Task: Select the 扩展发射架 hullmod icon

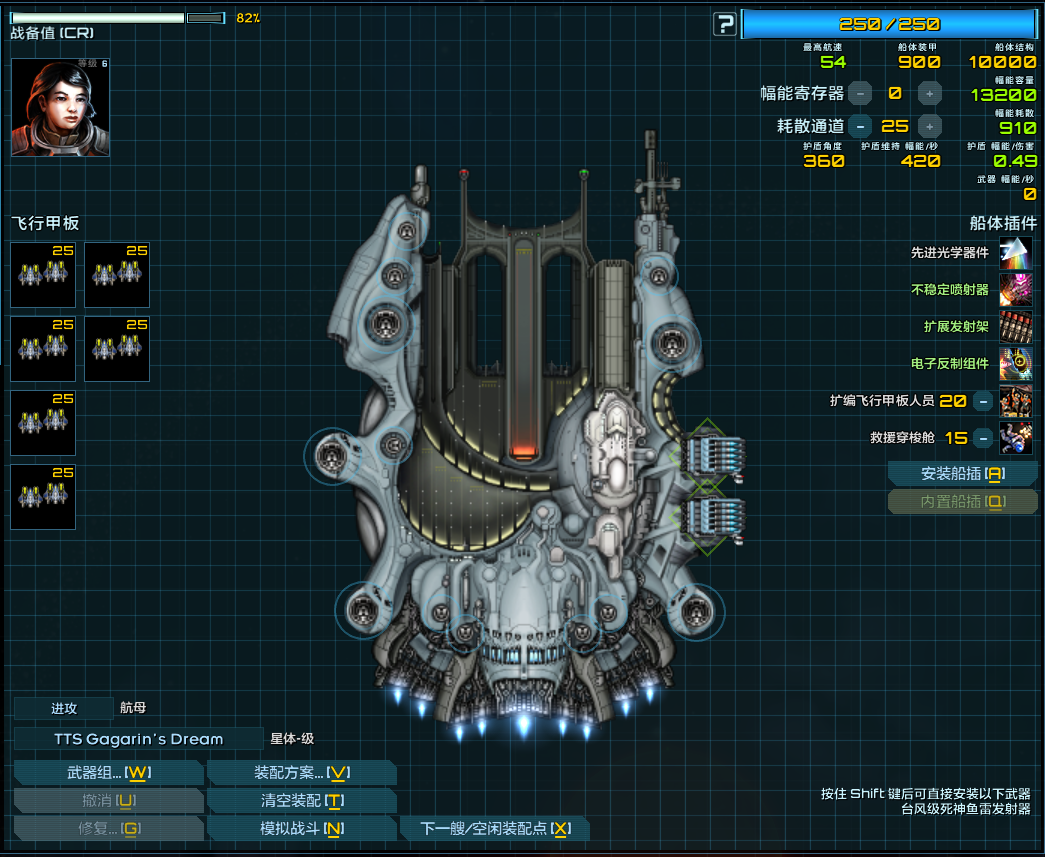Action: click(x=1015, y=327)
